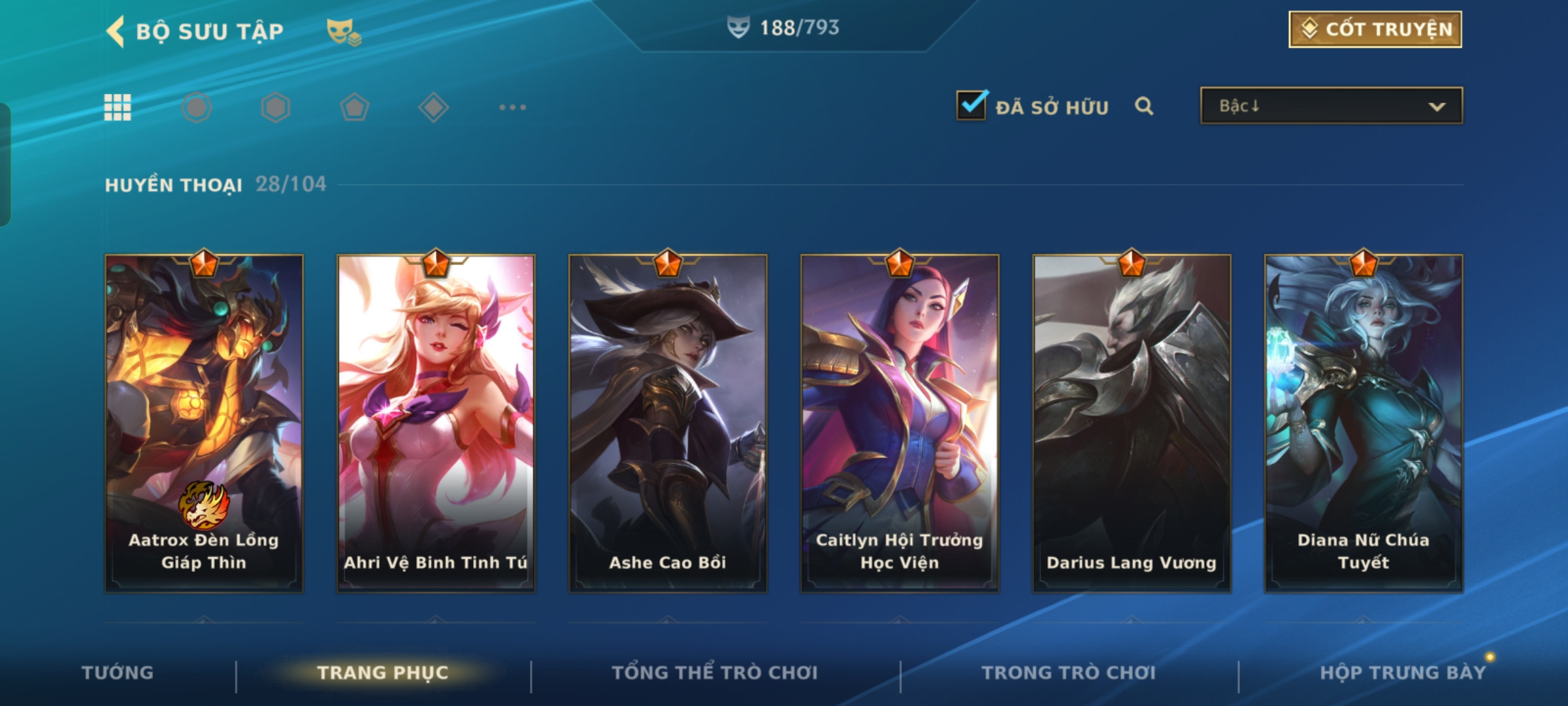Switch to the Tổng Thể Trò Chơi tab
Viewport: 1568px width, 706px height.
(715, 673)
